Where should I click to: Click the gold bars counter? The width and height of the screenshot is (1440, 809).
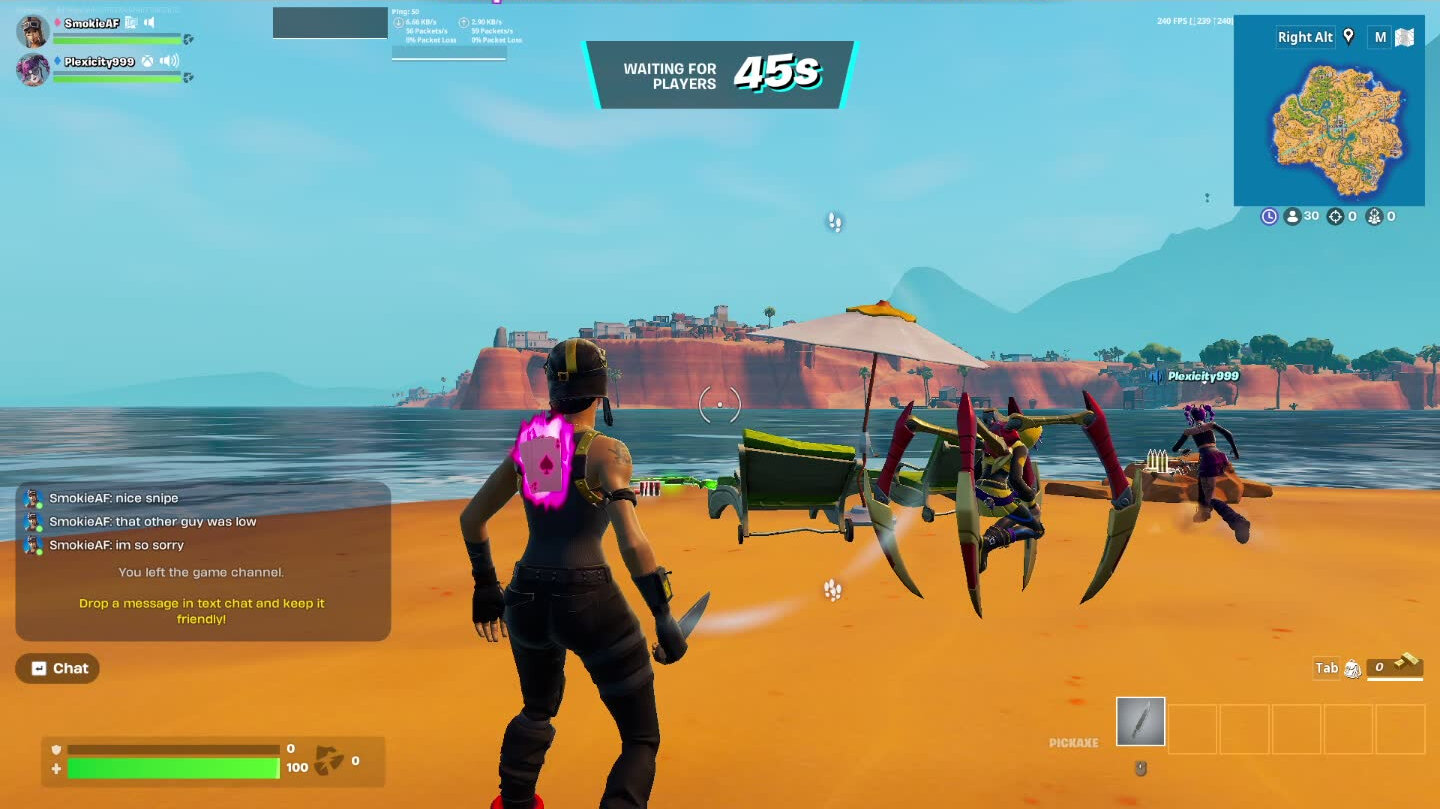tap(1394, 667)
